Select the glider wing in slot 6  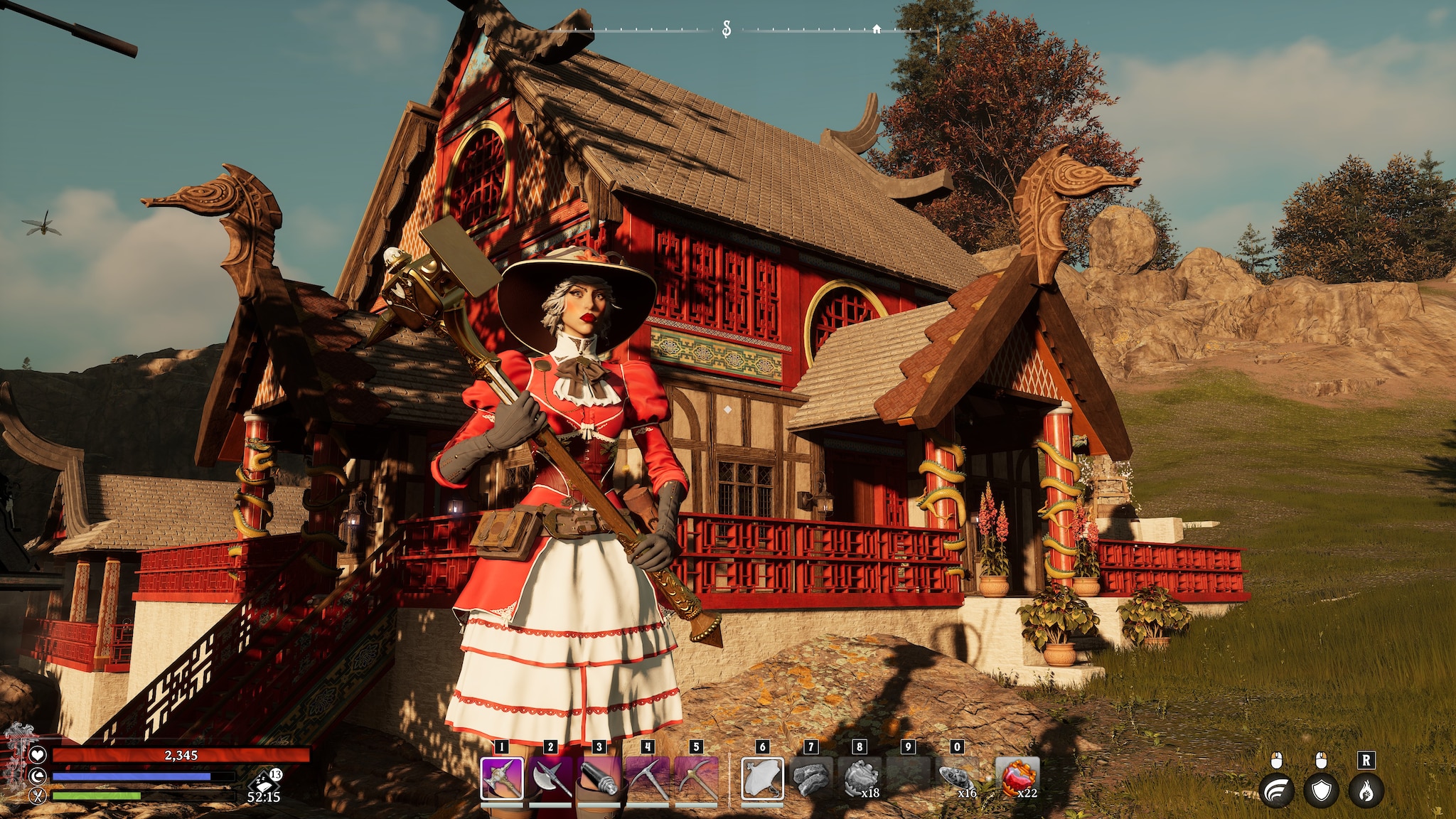762,778
